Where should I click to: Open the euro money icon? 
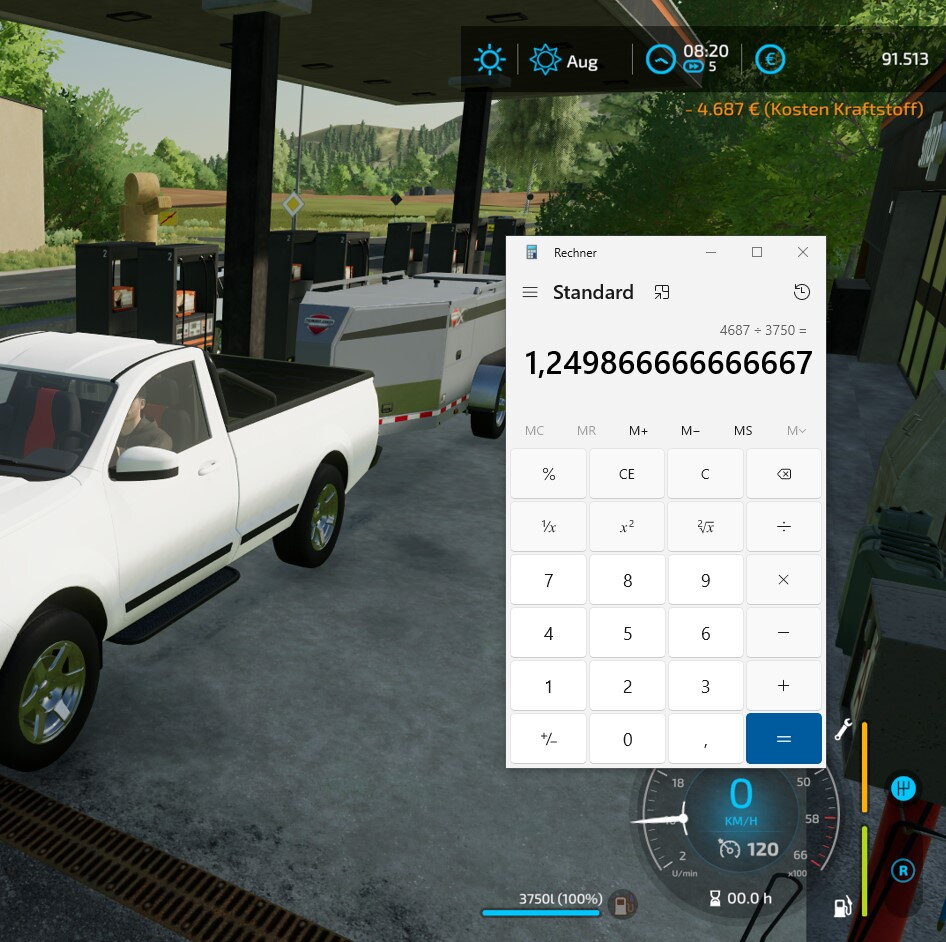click(x=769, y=60)
